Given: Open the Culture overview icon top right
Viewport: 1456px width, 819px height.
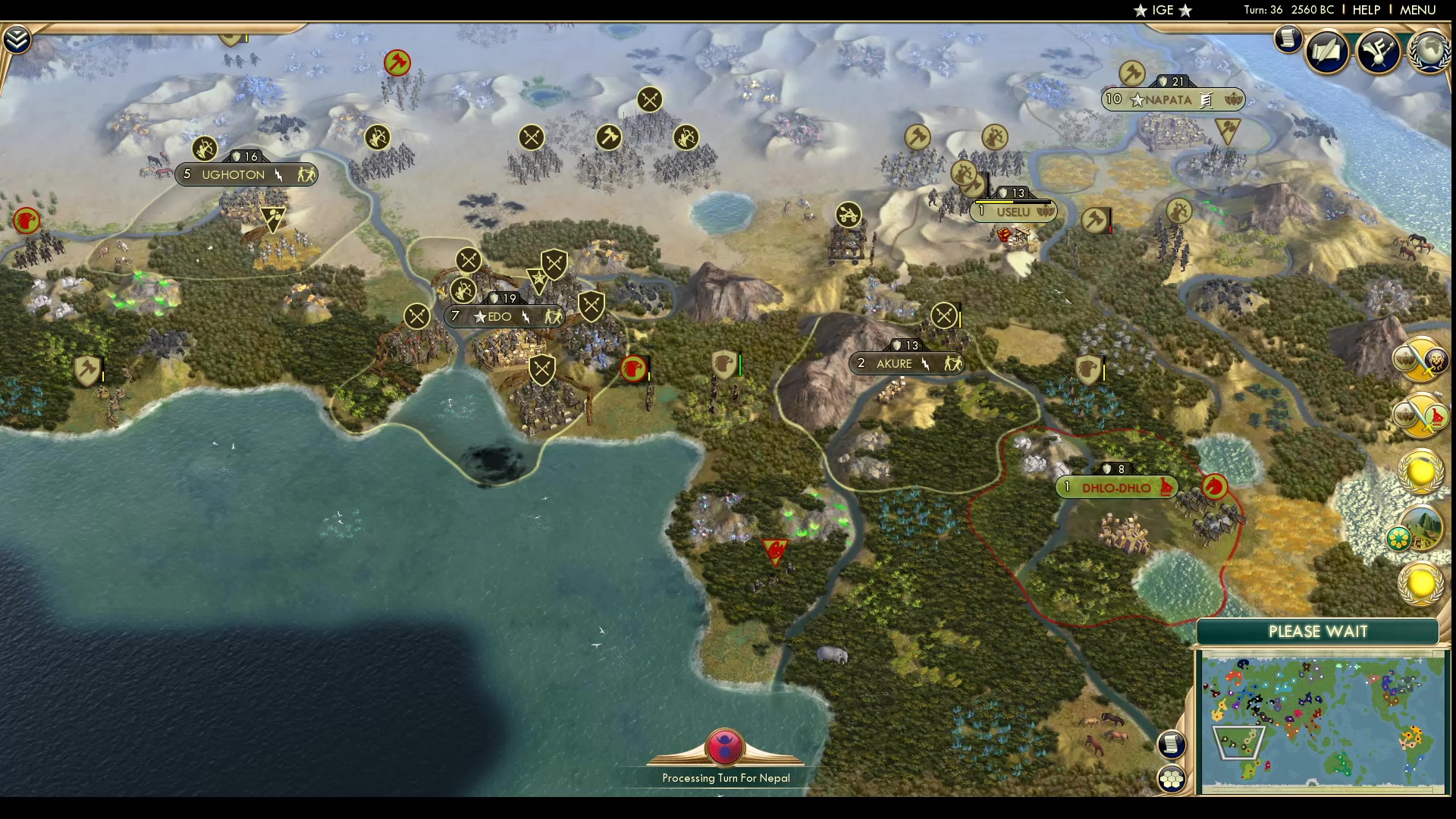Looking at the screenshot, I should [x=1379, y=52].
